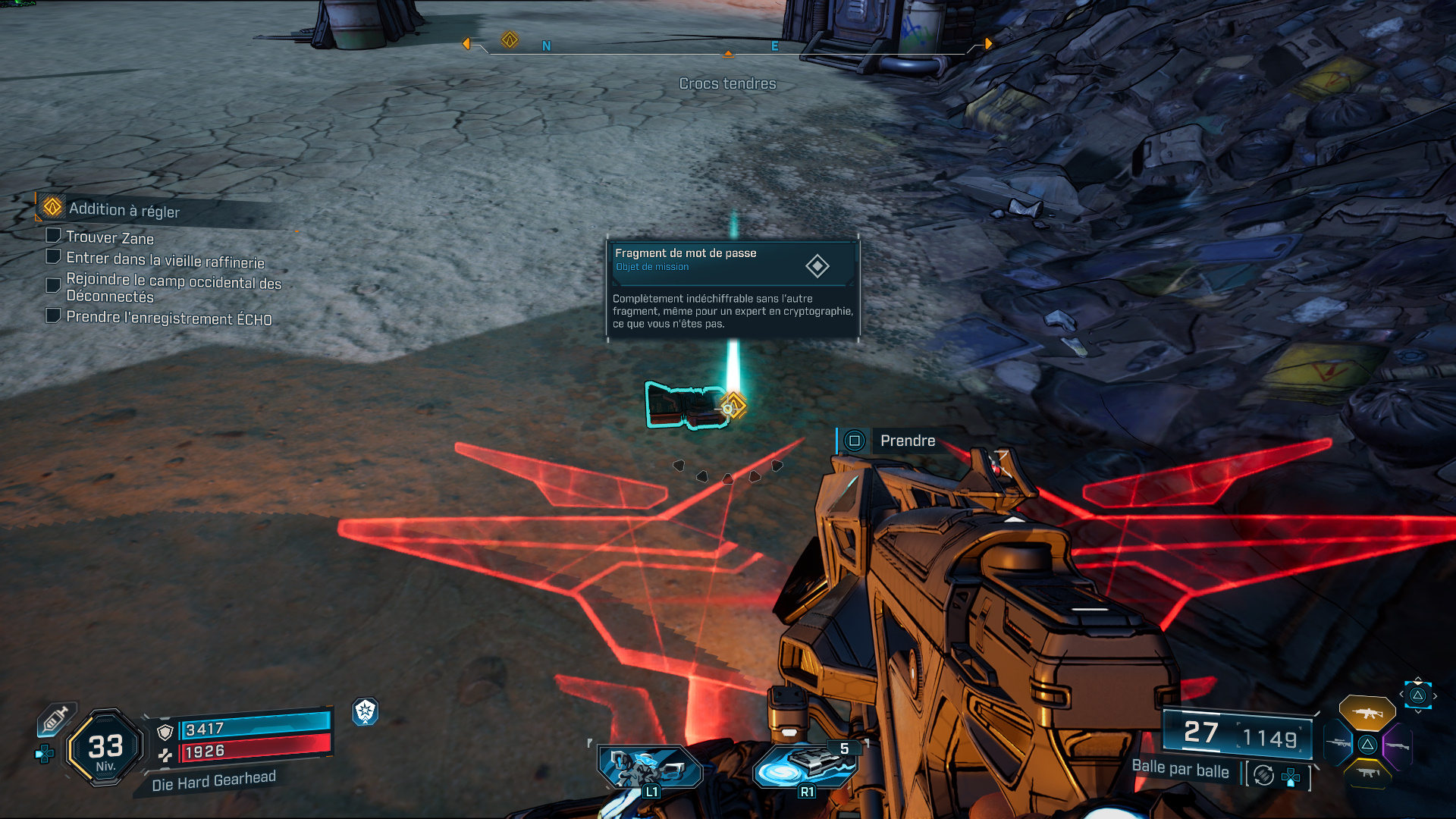The height and width of the screenshot is (819, 1456).
Task: Switch to the blue sniper rifle slot
Action: pyautogui.click(x=1338, y=744)
